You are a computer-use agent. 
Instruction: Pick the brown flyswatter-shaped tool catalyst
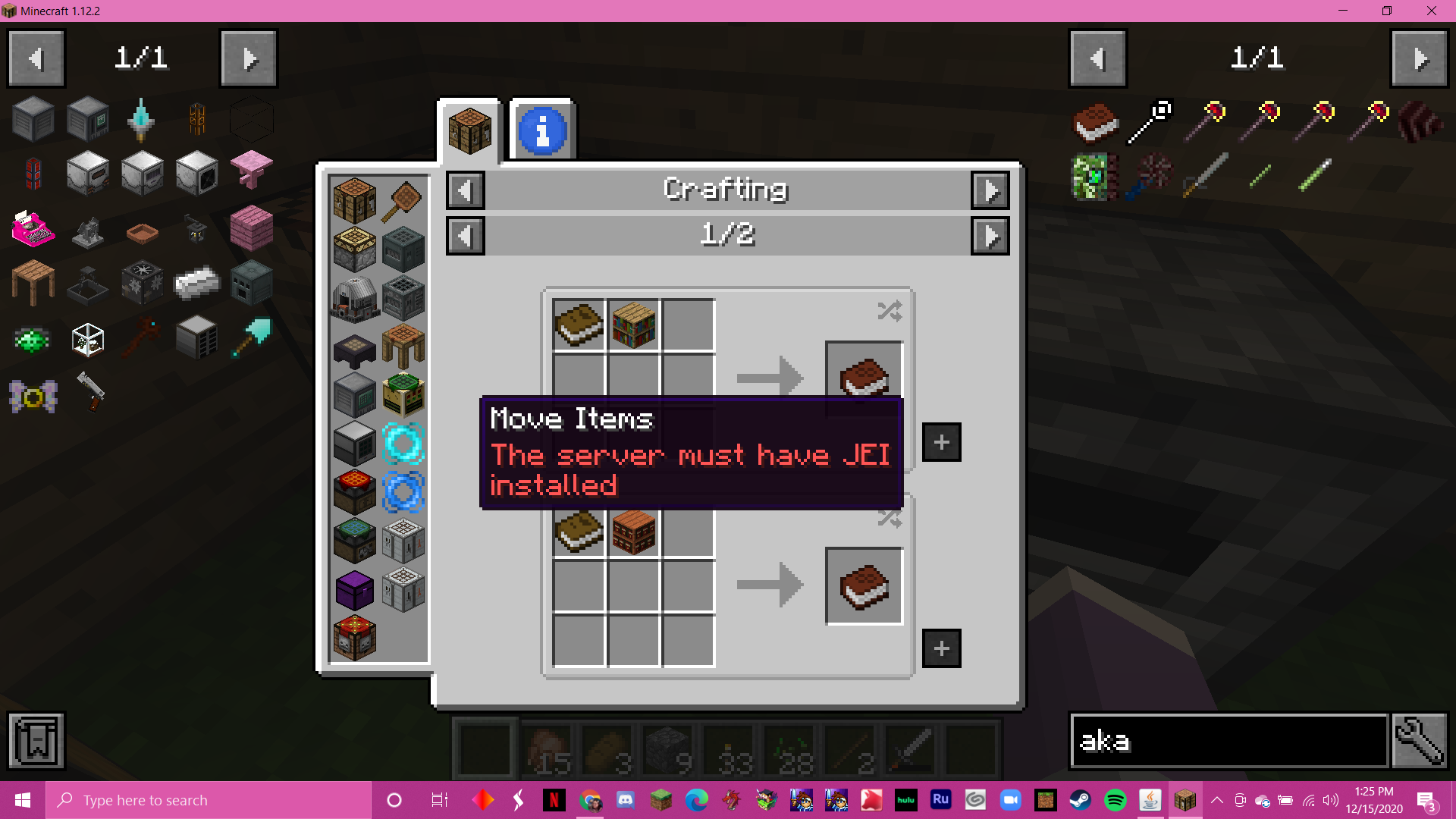click(x=403, y=201)
